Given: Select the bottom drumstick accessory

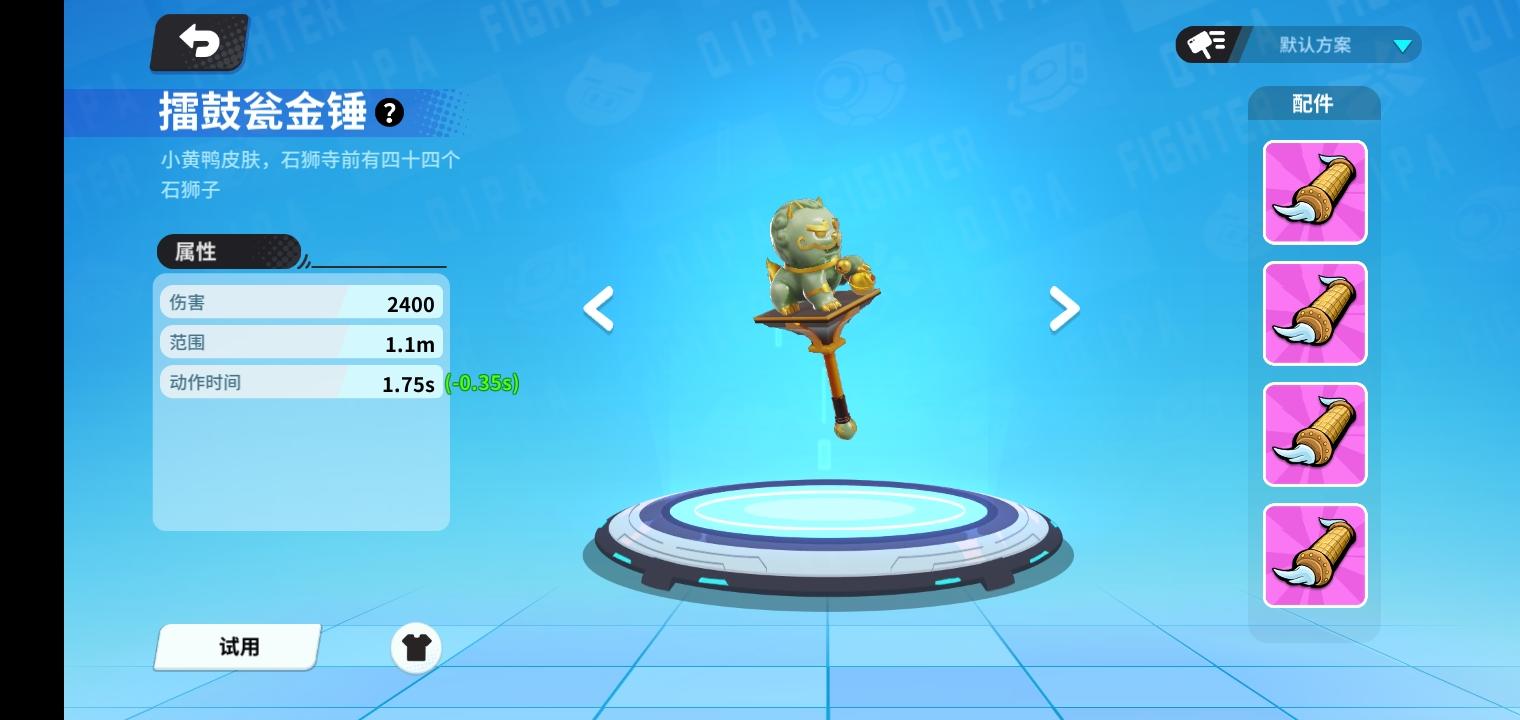Looking at the screenshot, I should point(1314,555).
